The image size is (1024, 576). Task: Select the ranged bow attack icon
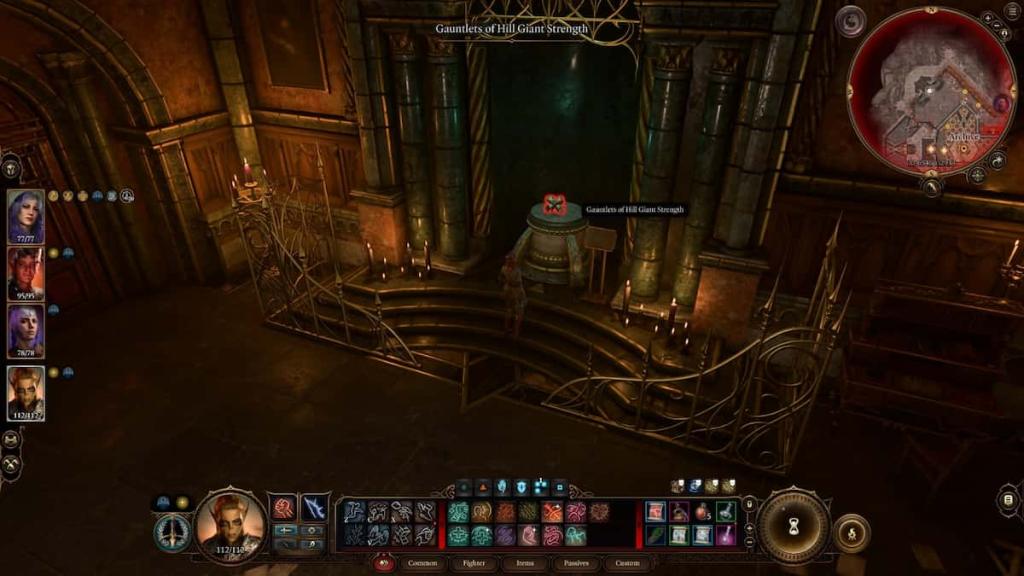pyautogui.click(x=315, y=509)
